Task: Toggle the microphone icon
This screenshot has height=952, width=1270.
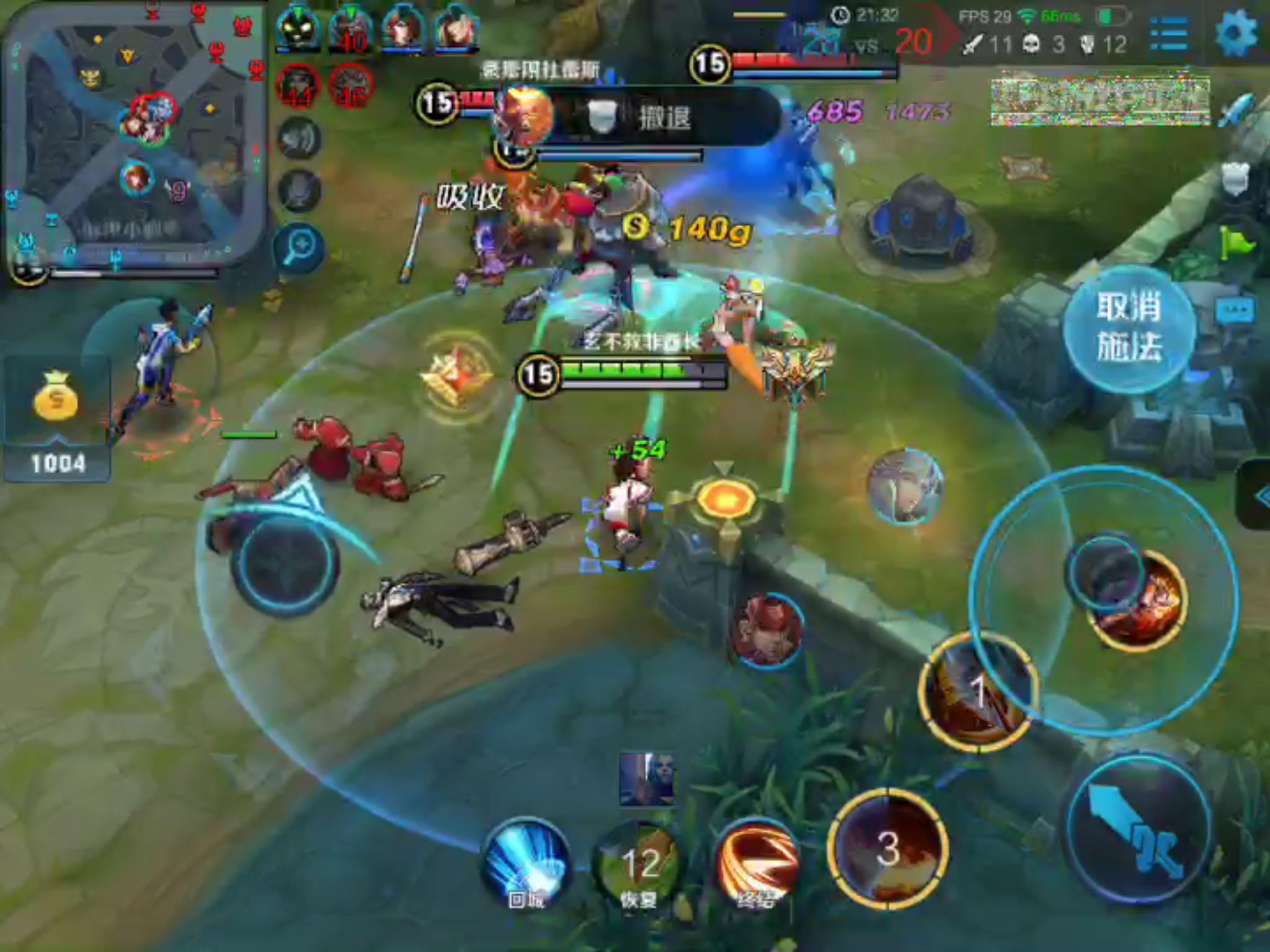Action: 299,190
